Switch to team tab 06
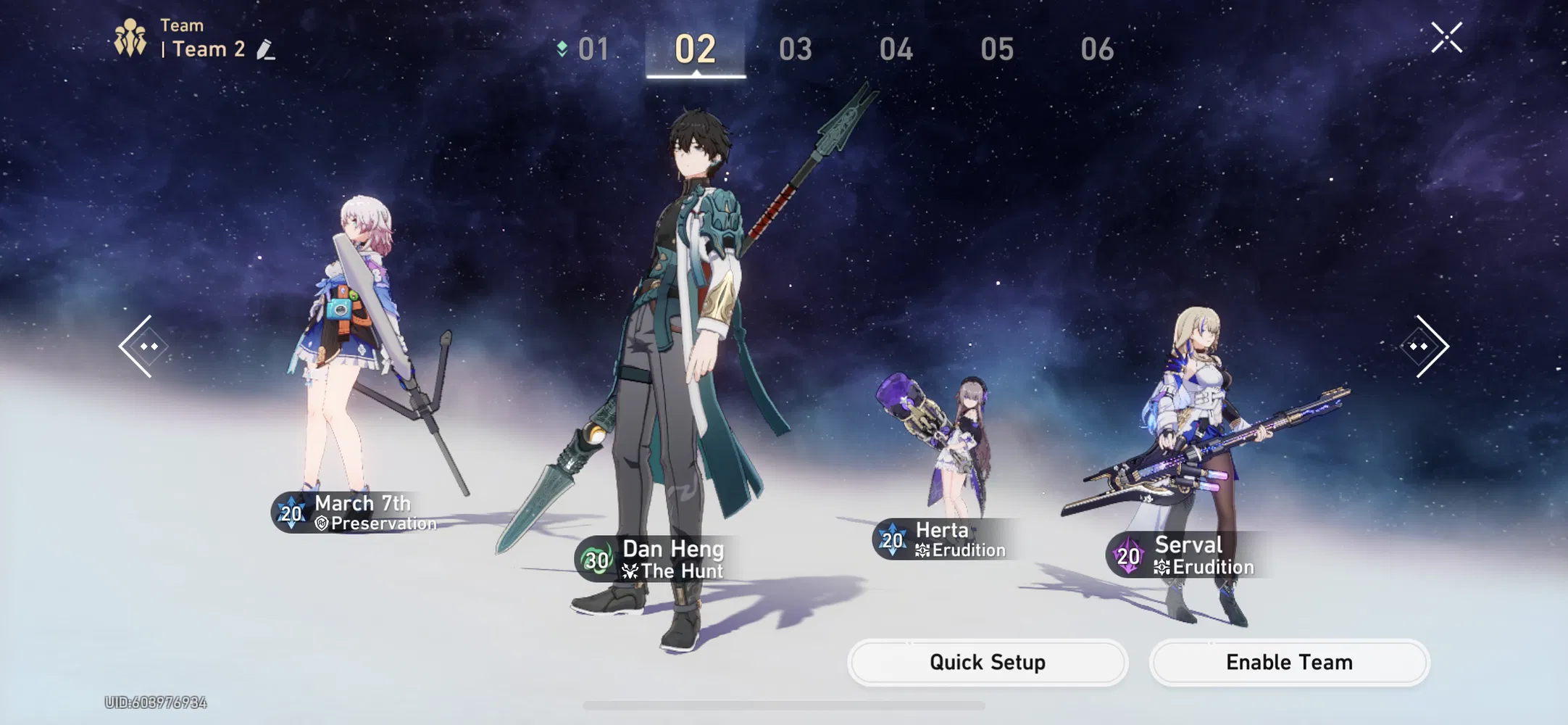Viewport: 1568px width, 725px height. pos(1098,49)
